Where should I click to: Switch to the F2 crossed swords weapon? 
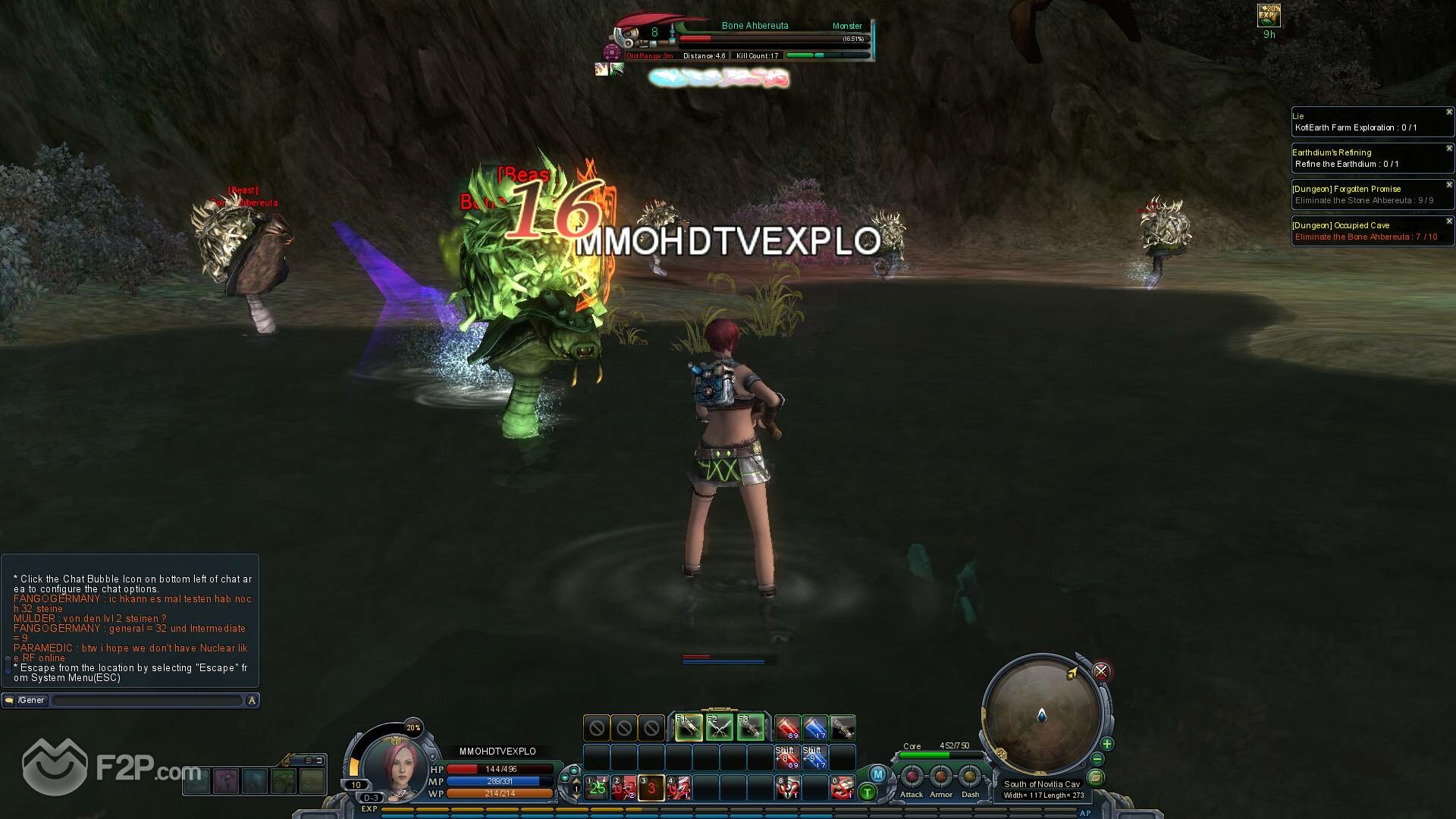click(x=719, y=728)
